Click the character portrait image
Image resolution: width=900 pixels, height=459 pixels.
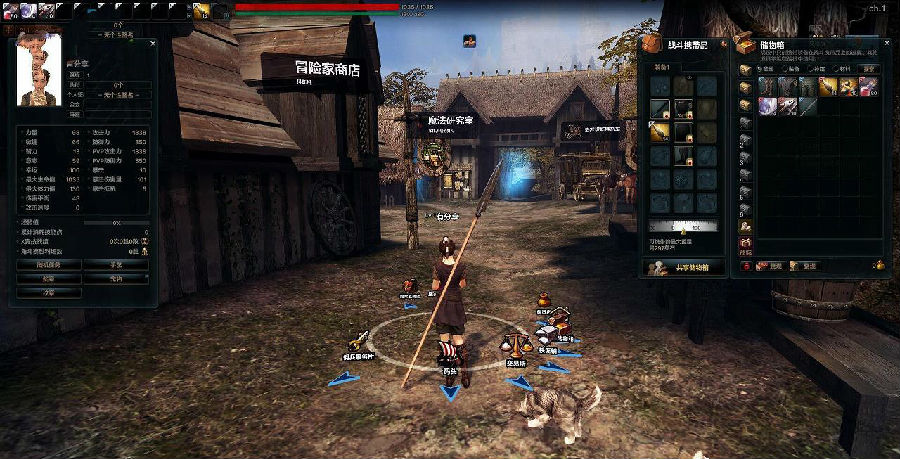40,70
